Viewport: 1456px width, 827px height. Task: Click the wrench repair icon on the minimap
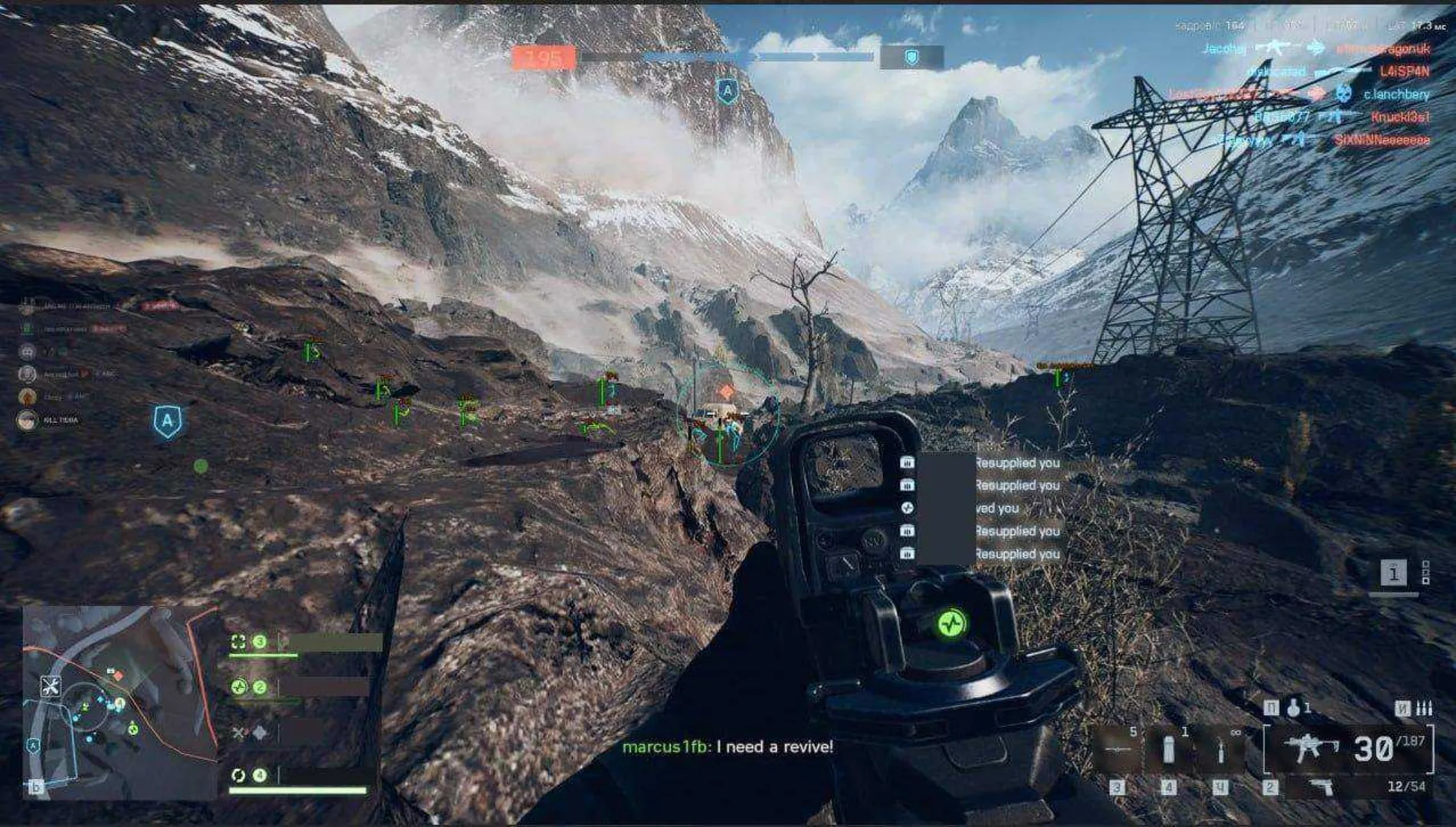click(x=51, y=687)
